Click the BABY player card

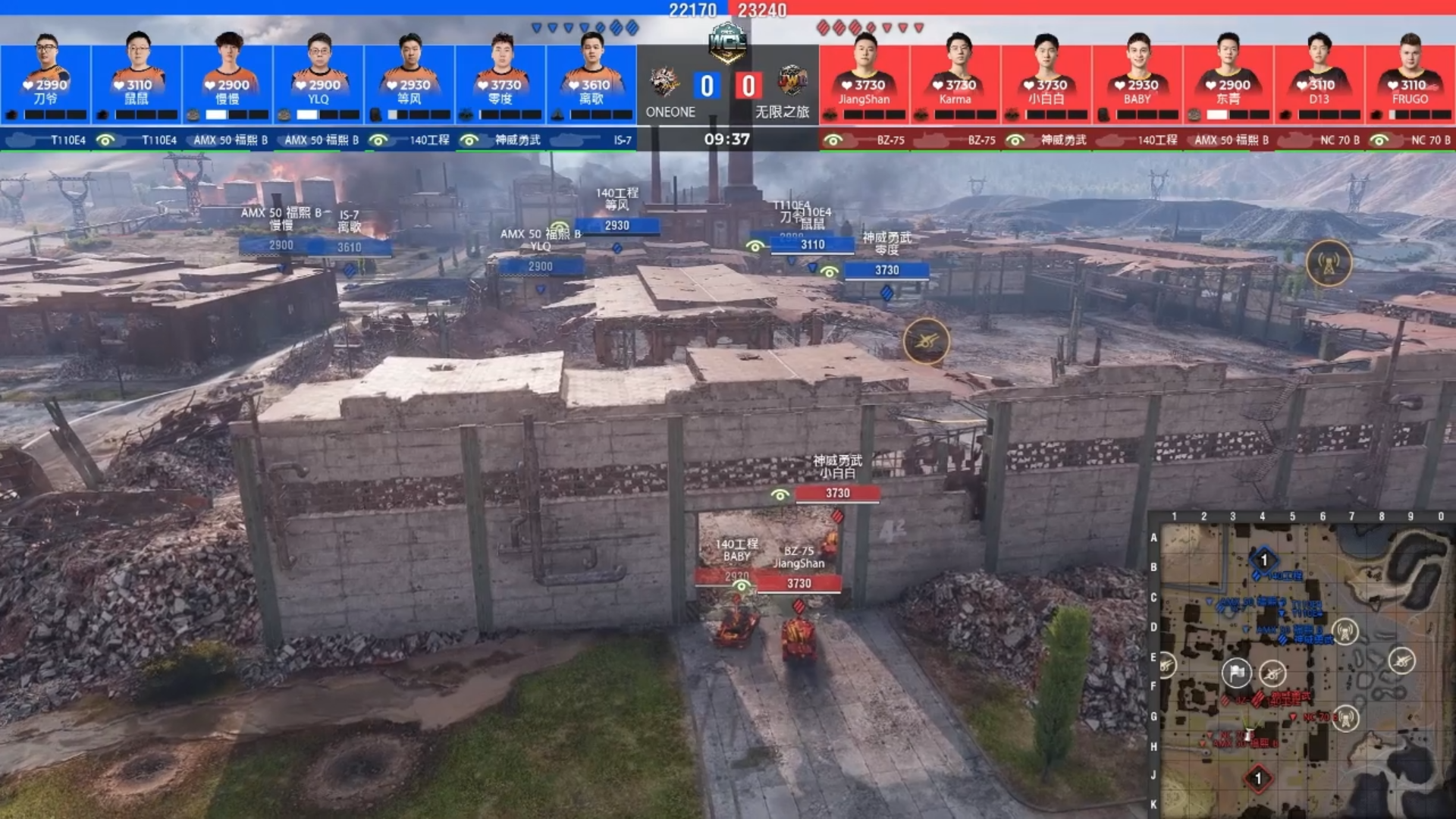[x=1137, y=77]
